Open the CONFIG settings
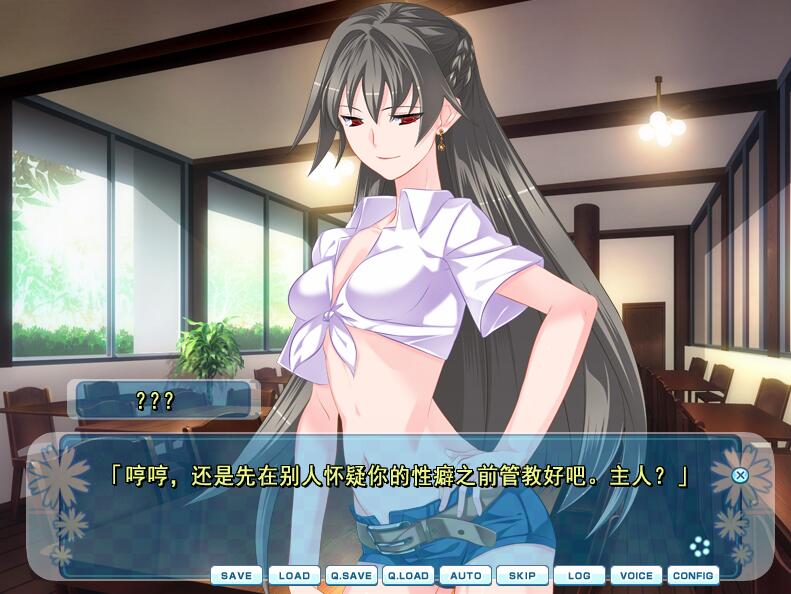791x594 pixels. pos(693,575)
